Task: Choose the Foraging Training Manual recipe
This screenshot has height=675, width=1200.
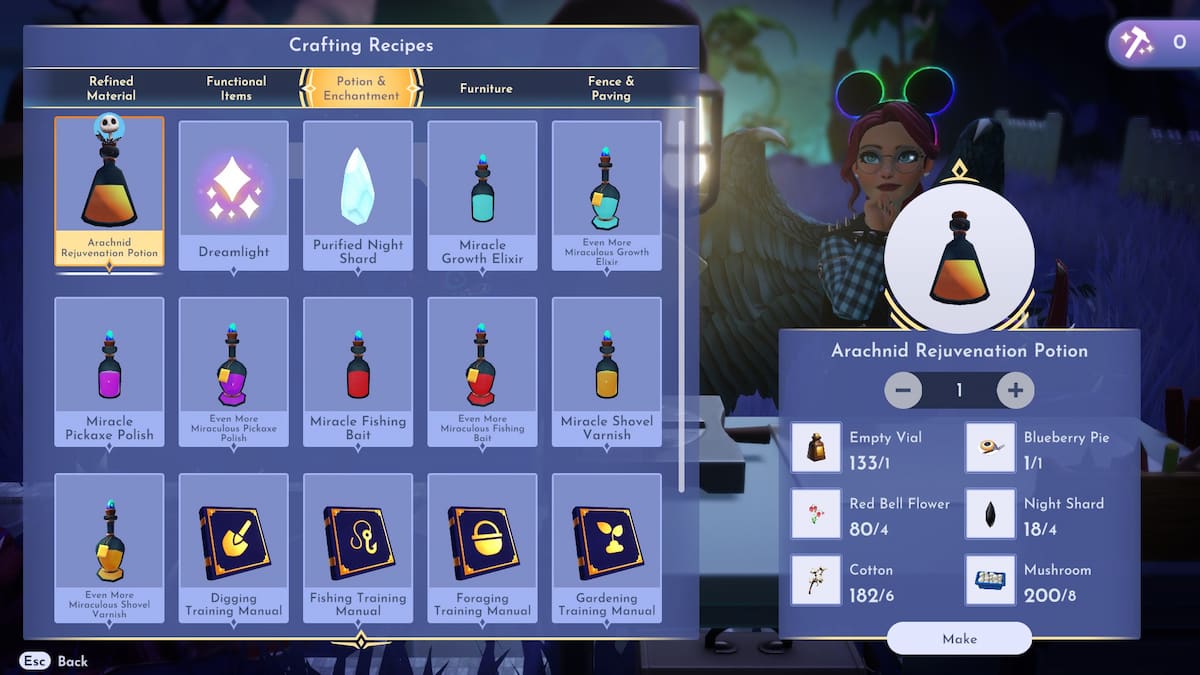Action: pos(482,548)
